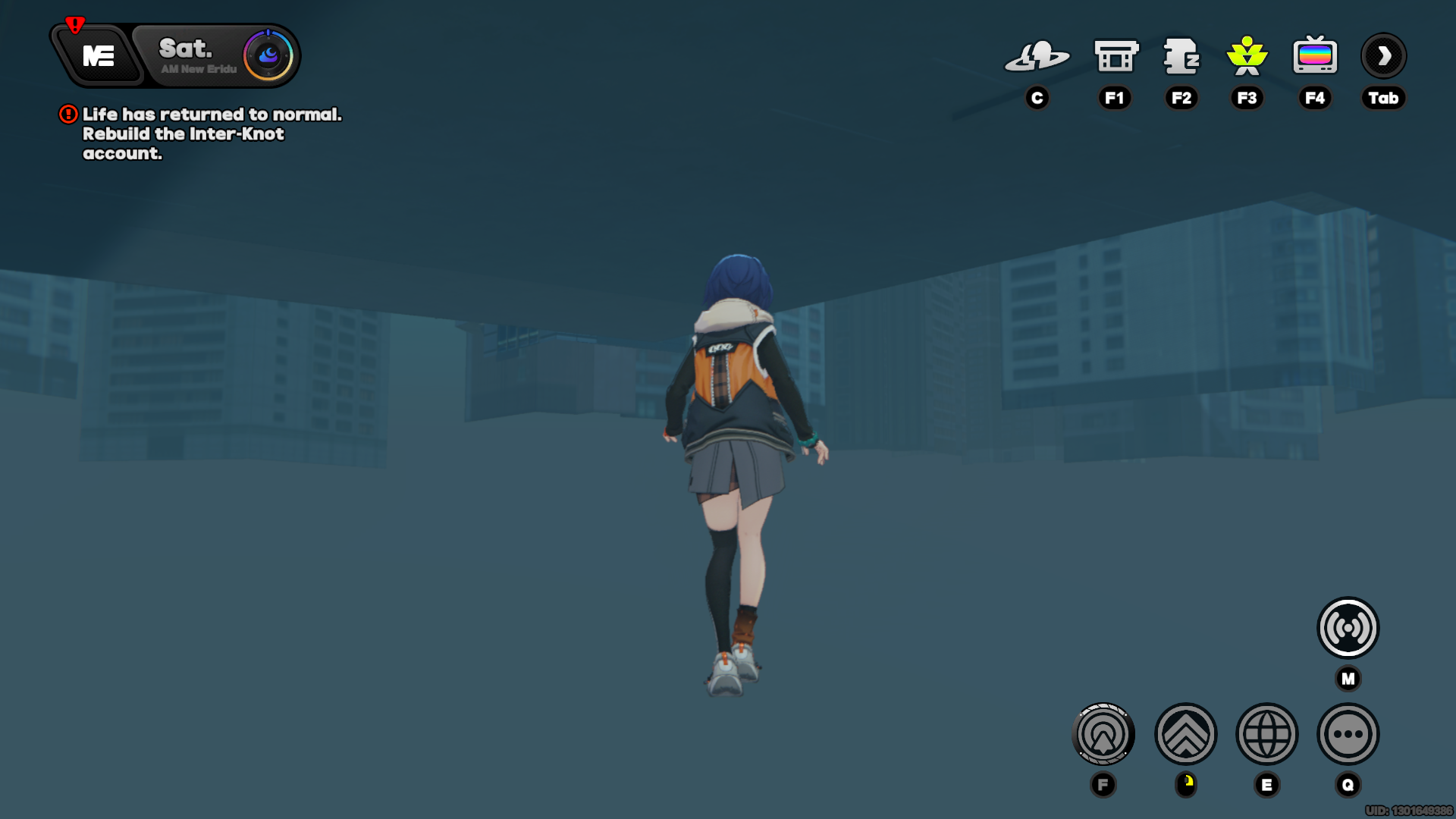Adjust the circular time-of-day dial
Image resolution: width=1456 pixels, height=819 pixels.
[x=267, y=54]
